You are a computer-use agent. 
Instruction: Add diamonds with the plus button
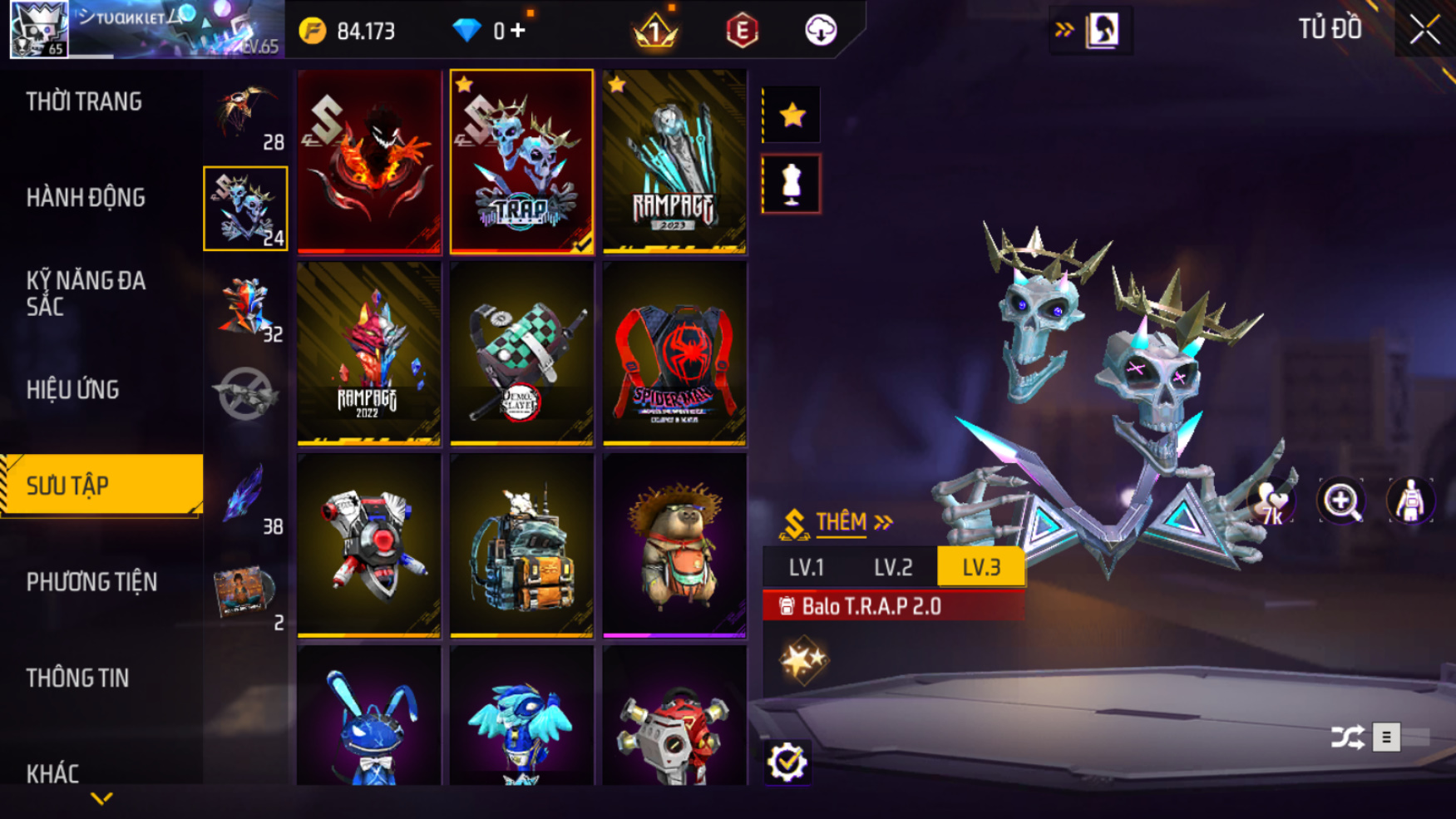pos(518,31)
